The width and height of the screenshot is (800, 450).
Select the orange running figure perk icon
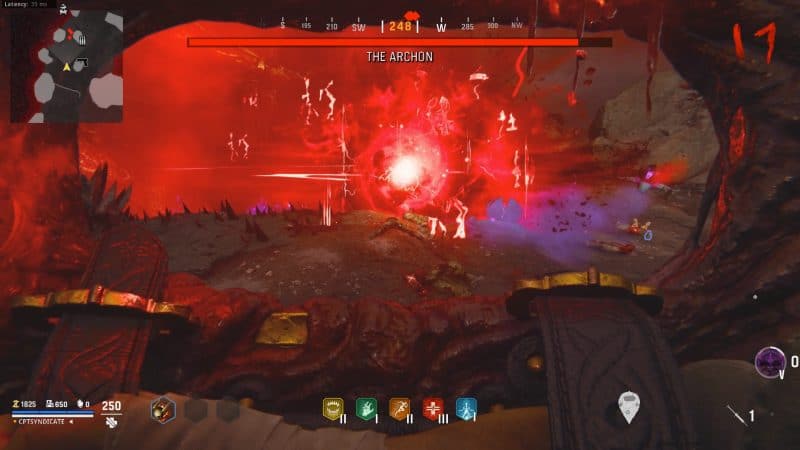pyautogui.click(x=399, y=408)
